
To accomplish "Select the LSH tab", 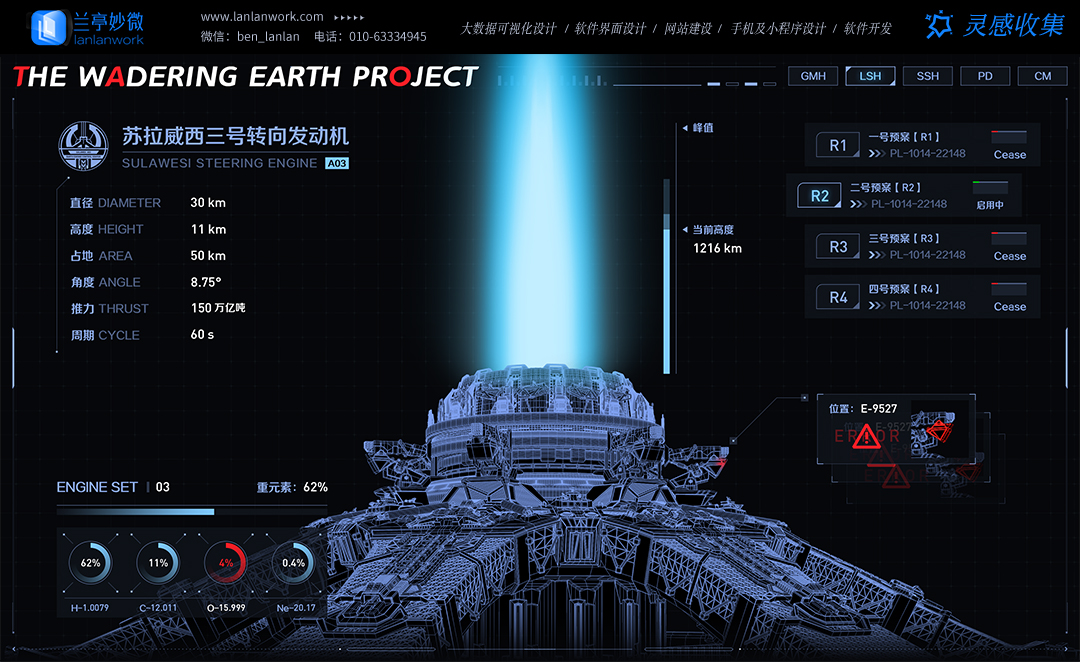I will point(870,76).
